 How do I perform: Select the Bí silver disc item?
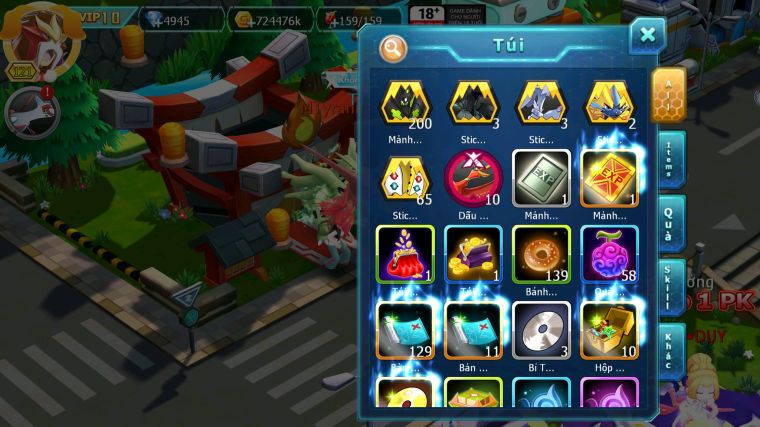[541, 330]
